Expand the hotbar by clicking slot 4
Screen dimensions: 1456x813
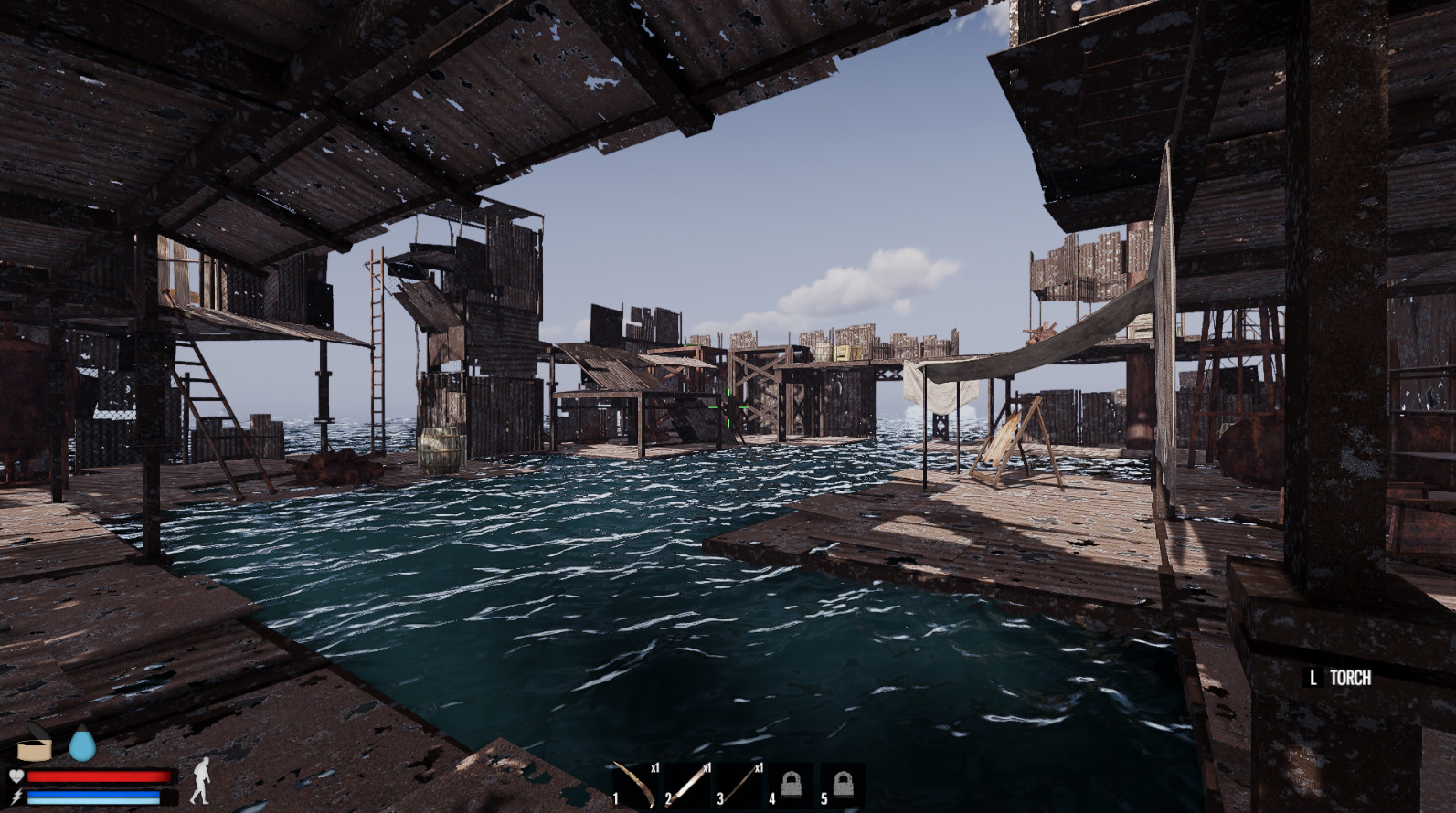[792, 785]
